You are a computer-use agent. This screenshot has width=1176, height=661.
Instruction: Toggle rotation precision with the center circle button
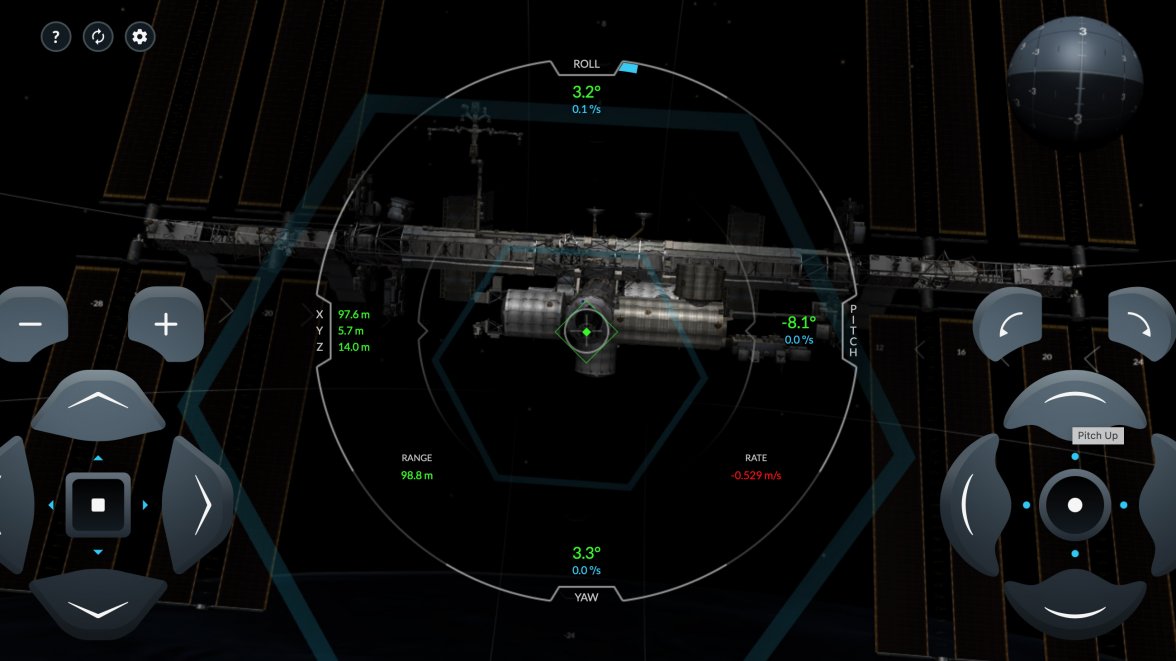1075,505
